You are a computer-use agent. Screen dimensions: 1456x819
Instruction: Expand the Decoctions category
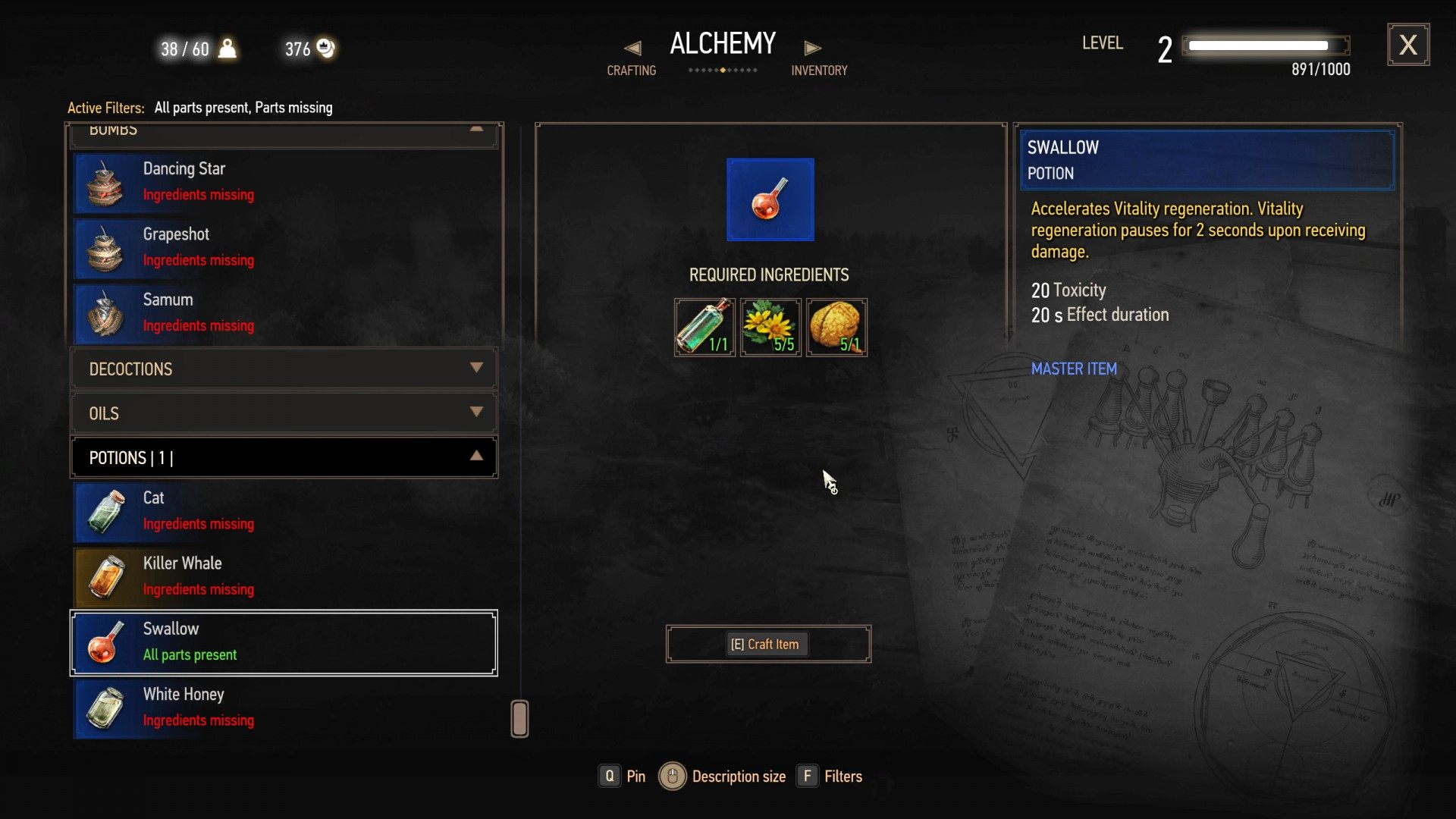coord(284,369)
